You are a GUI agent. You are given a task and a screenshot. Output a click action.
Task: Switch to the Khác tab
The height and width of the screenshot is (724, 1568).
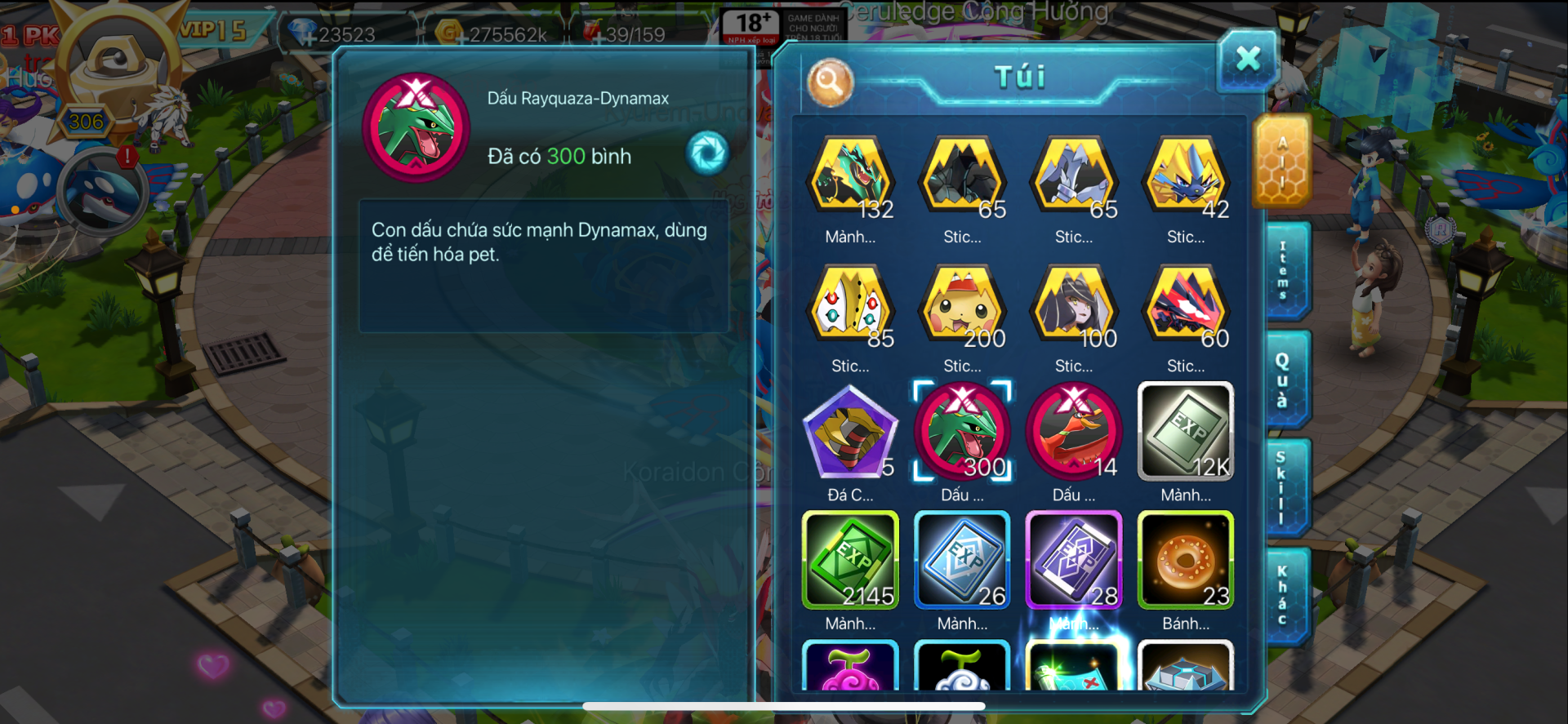[x=1283, y=596]
